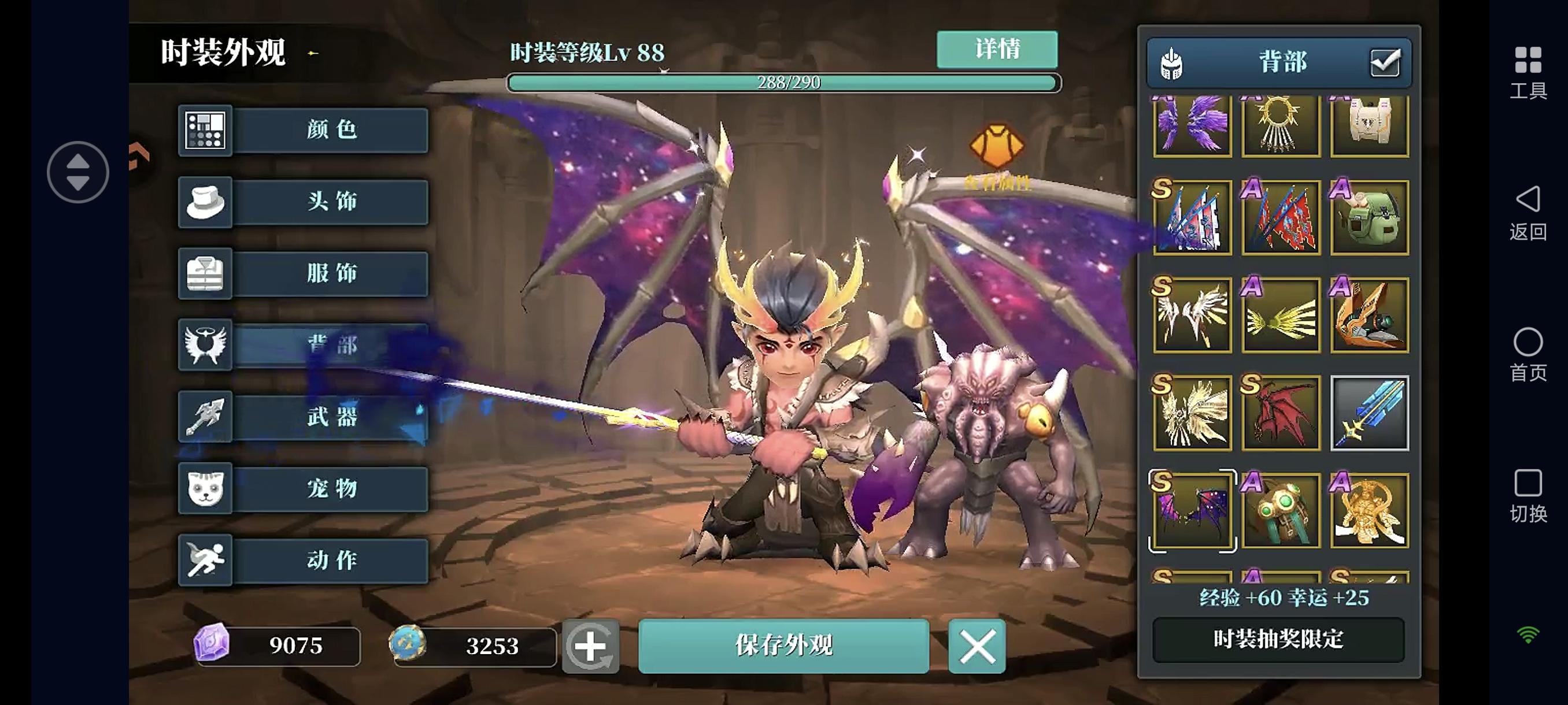Click the cat icon beside 宠物

click(x=205, y=489)
